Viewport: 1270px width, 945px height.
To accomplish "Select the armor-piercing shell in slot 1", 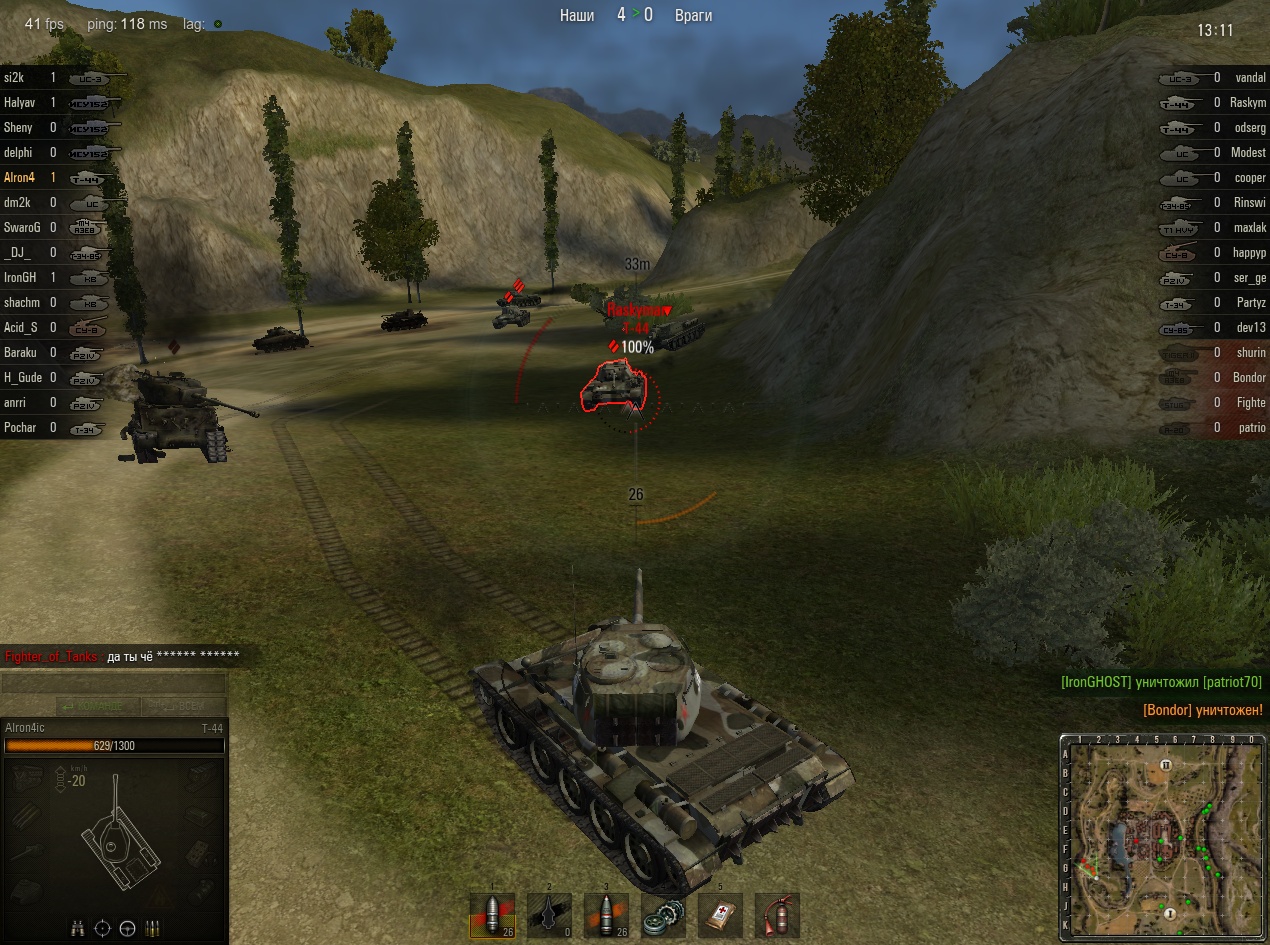I will coord(492,914).
